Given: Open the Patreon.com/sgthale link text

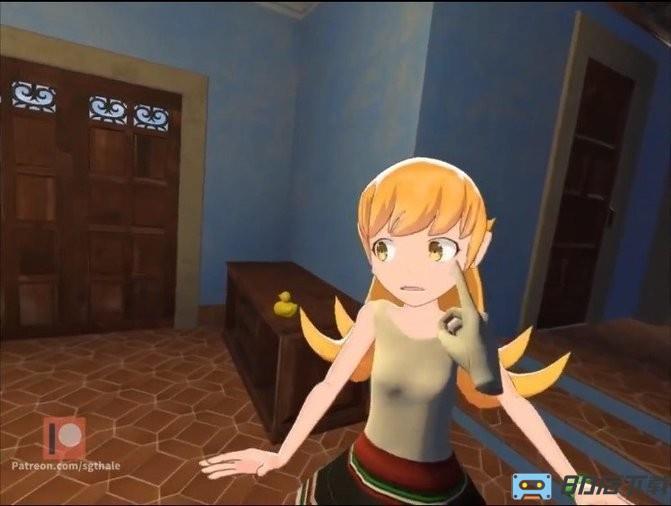Looking at the screenshot, I should 65,465.
